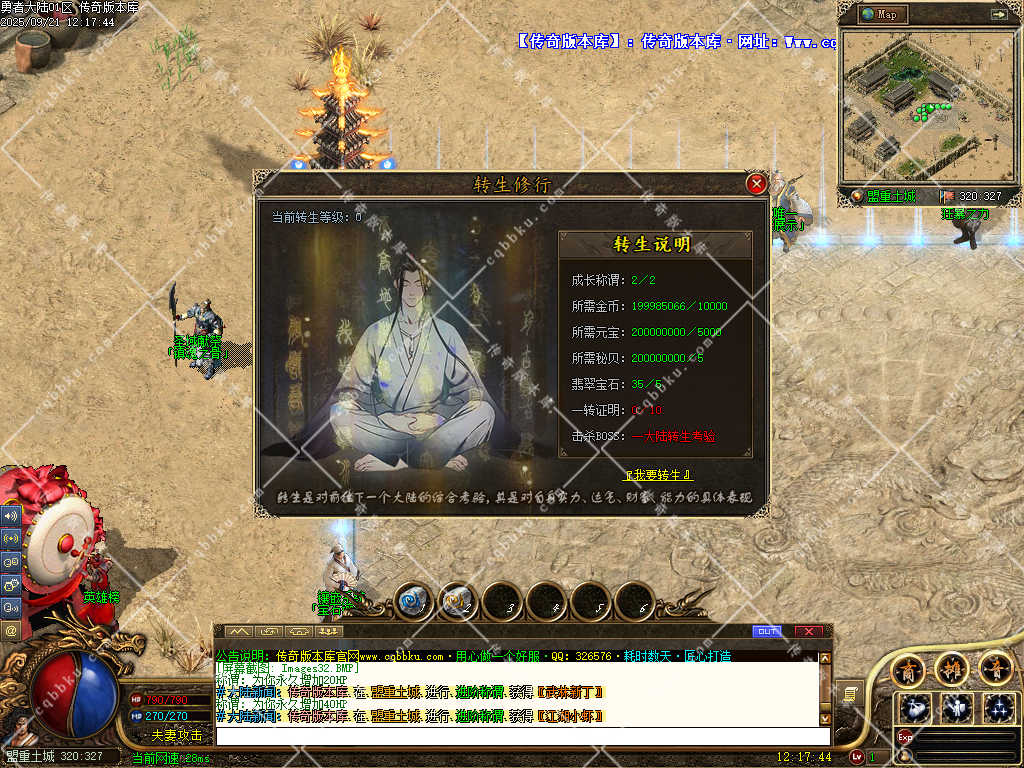Image resolution: width=1024 pixels, height=768 pixels.
Task: Click the @ mention chat icon
Action: 11,631
